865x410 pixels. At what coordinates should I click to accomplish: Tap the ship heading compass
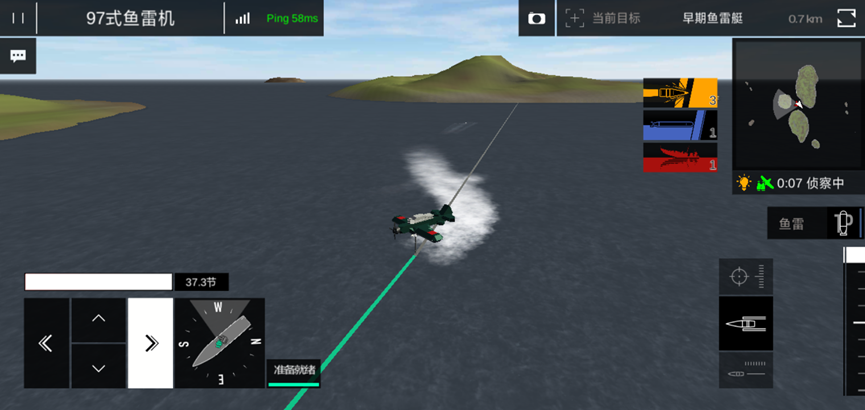(x=220, y=343)
